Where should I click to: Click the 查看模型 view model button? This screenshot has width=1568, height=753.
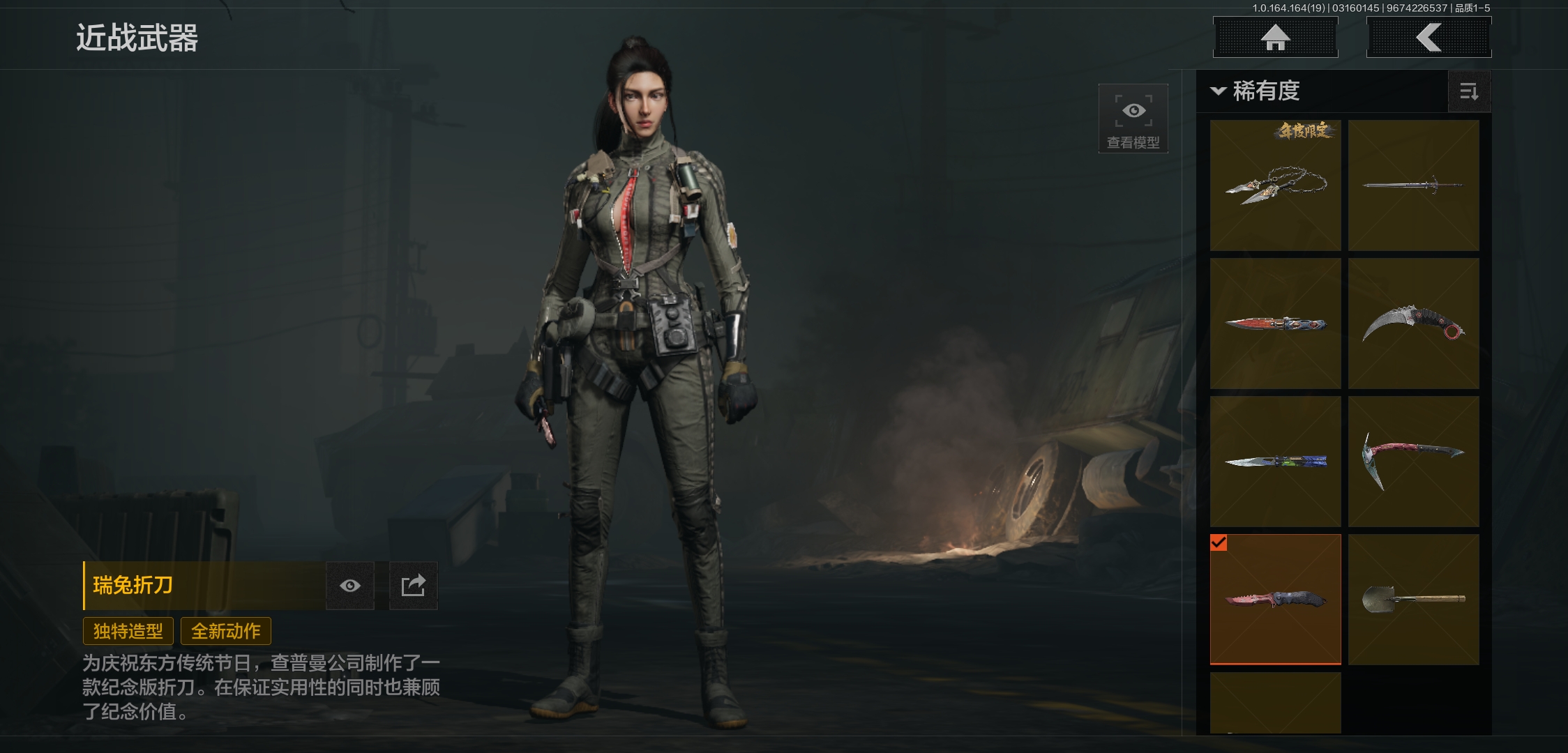(1133, 119)
